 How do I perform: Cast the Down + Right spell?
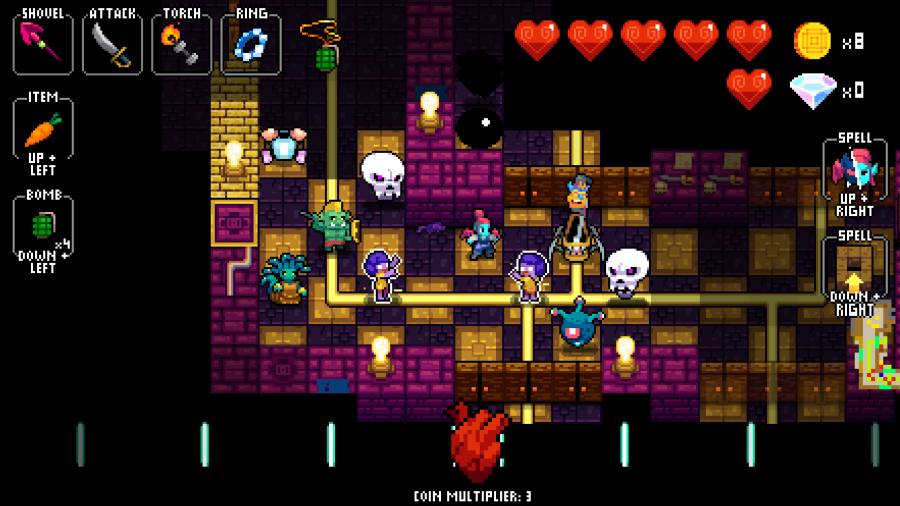pyautogui.click(x=854, y=268)
